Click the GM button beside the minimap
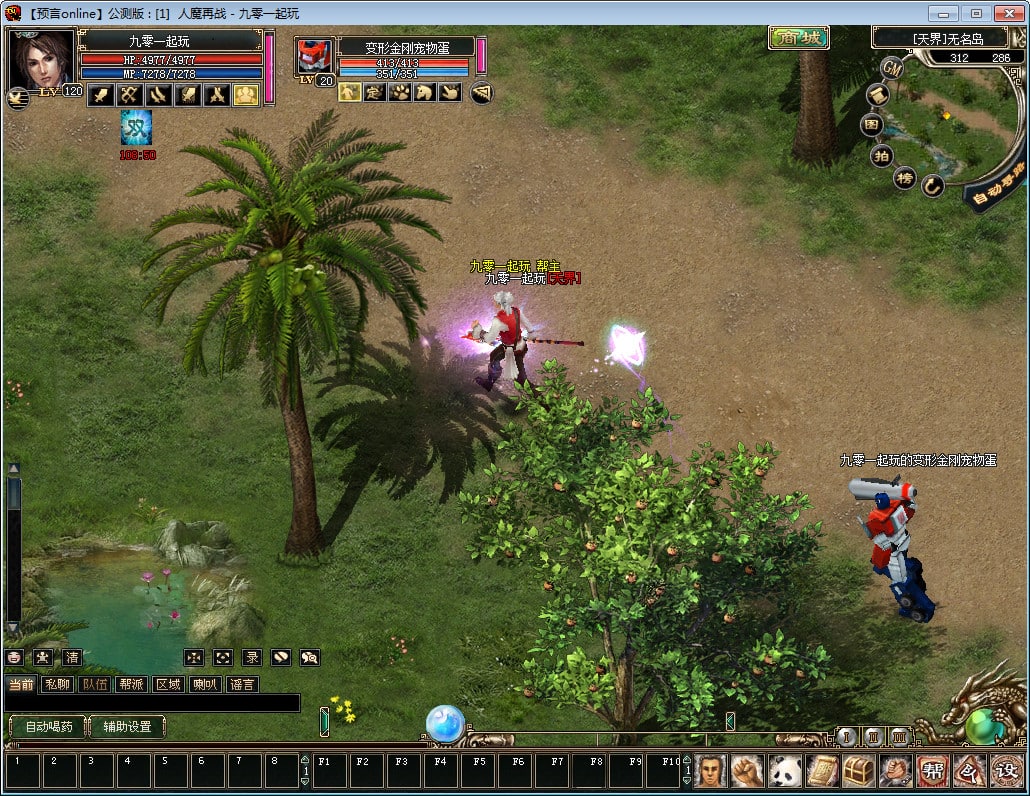This screenshot has height=796, width=1030. tap(892, 68)
